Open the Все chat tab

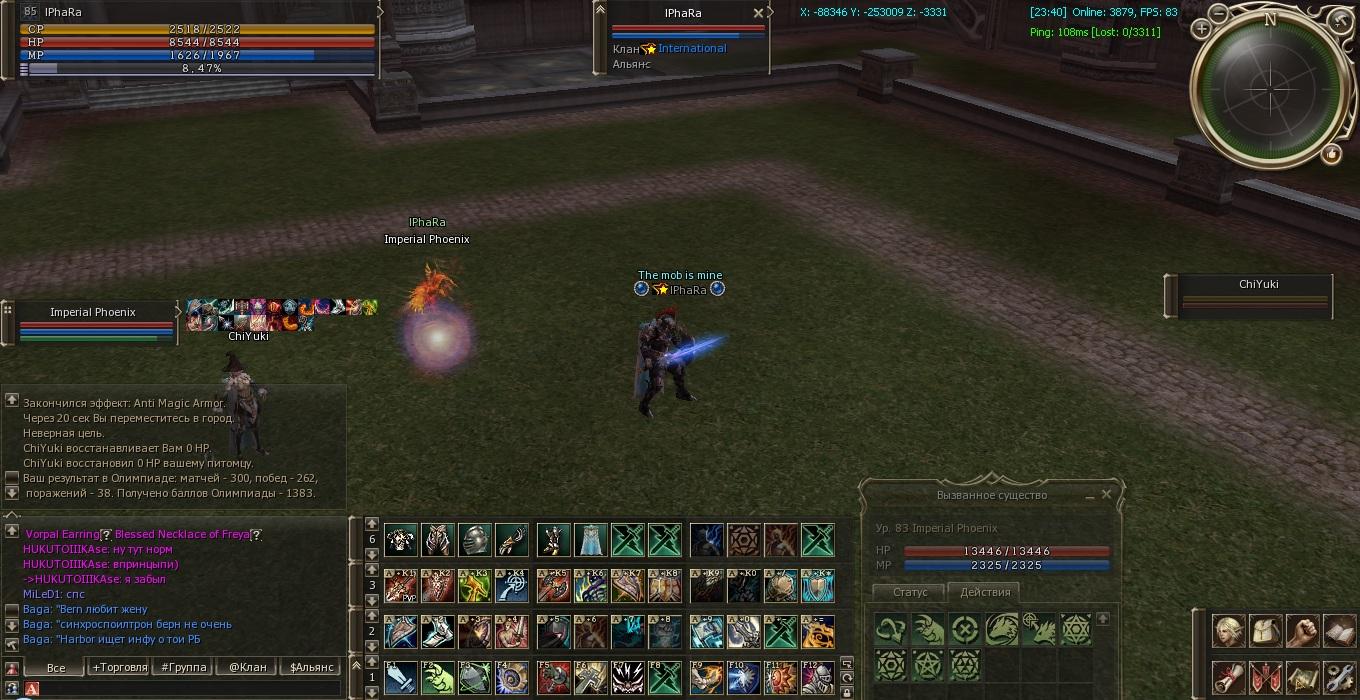(56, 667)
